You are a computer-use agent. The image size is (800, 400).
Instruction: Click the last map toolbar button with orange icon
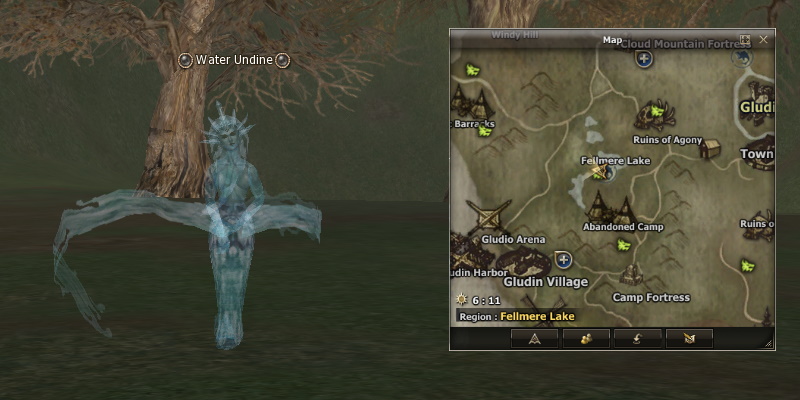click(x=689, y=339)
